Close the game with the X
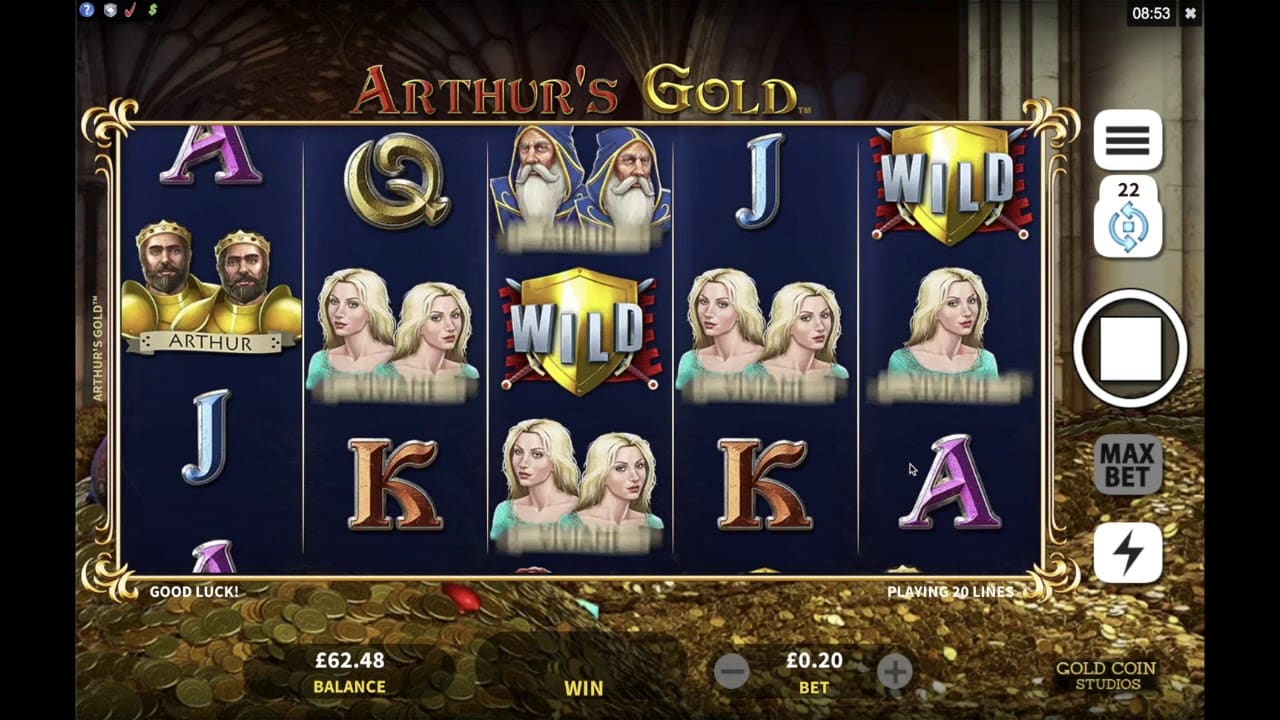 [x=1190, y=14]
